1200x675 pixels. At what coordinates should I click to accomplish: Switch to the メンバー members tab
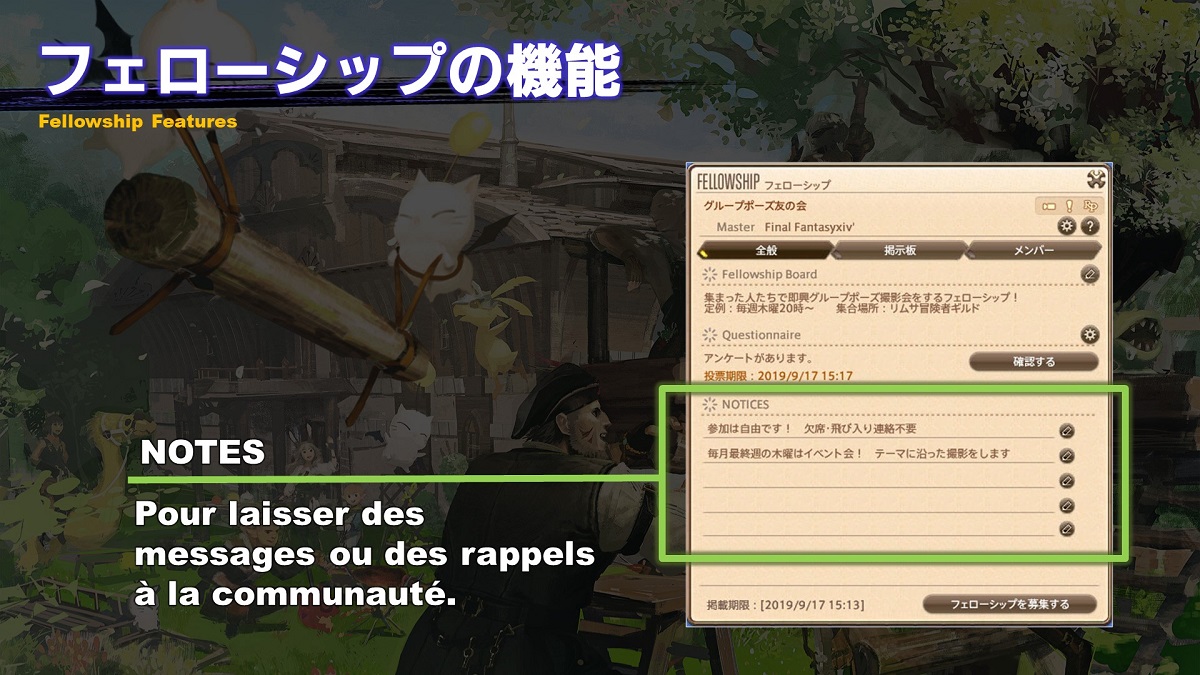[1034, 250]
